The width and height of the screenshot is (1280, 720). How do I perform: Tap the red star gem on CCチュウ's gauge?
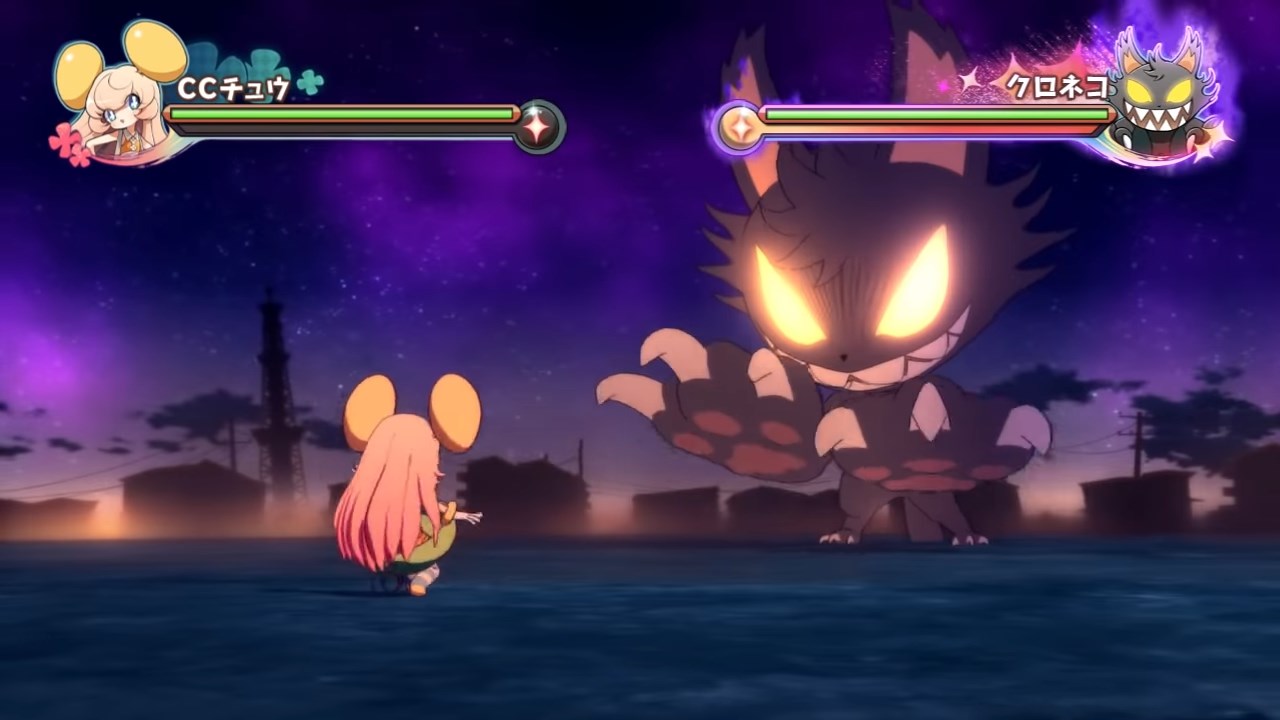[540, 128]
